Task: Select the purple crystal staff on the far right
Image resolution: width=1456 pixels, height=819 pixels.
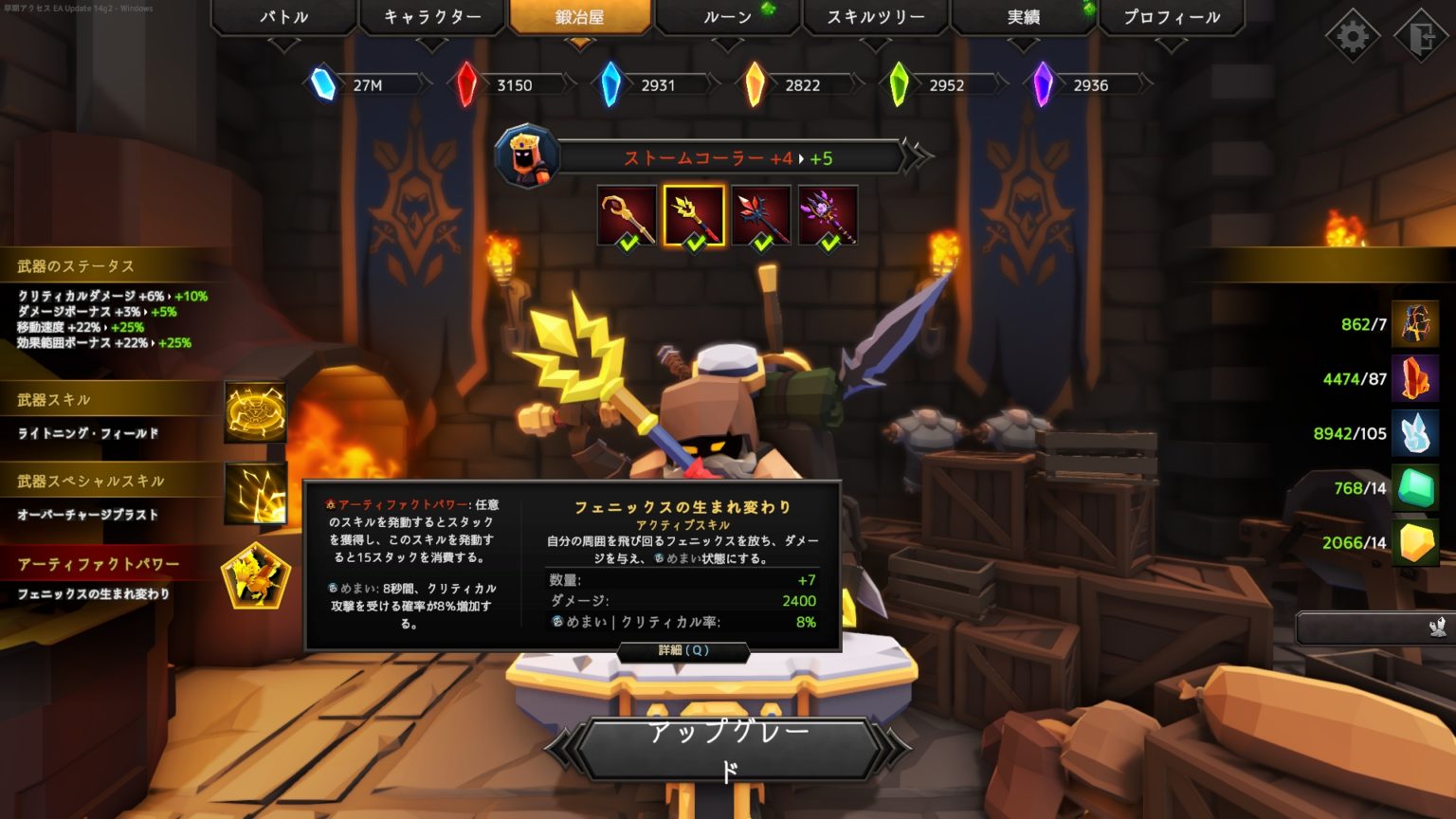Action: click(830, 214)
